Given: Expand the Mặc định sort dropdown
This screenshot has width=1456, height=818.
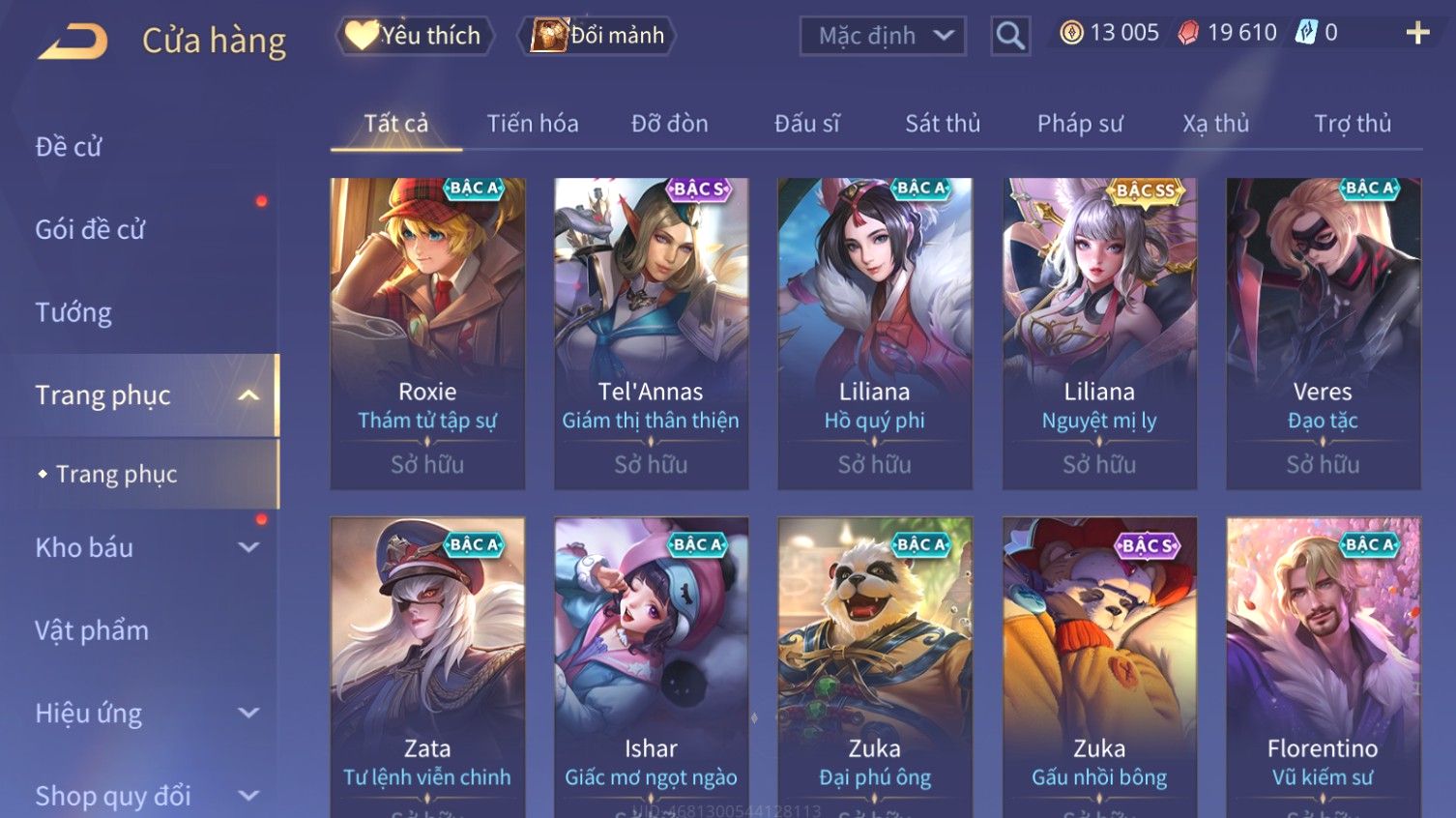Looking at the screenshot, I should click(x=882, y=36).
